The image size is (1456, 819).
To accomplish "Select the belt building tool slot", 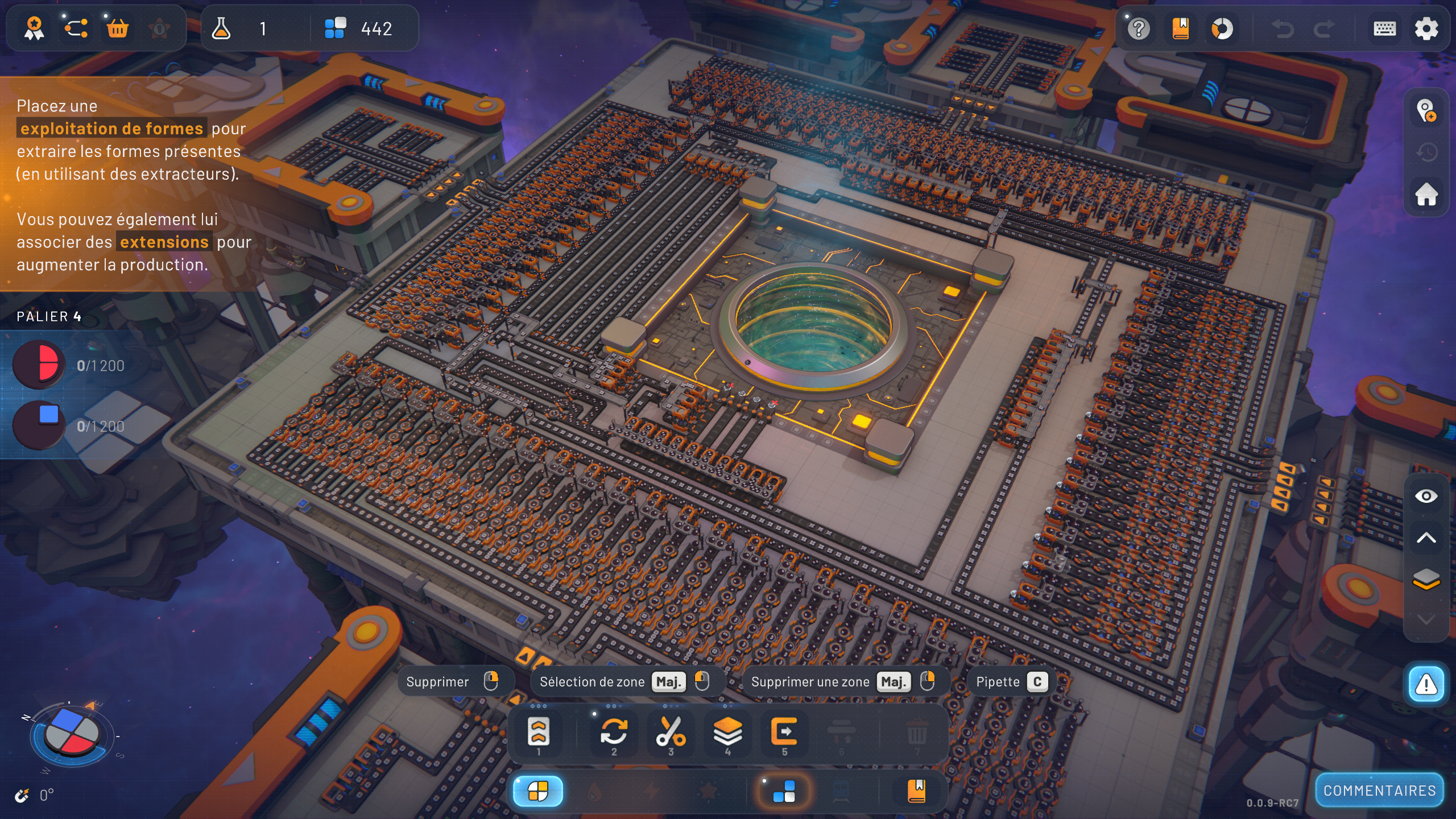I will (539, 733).
